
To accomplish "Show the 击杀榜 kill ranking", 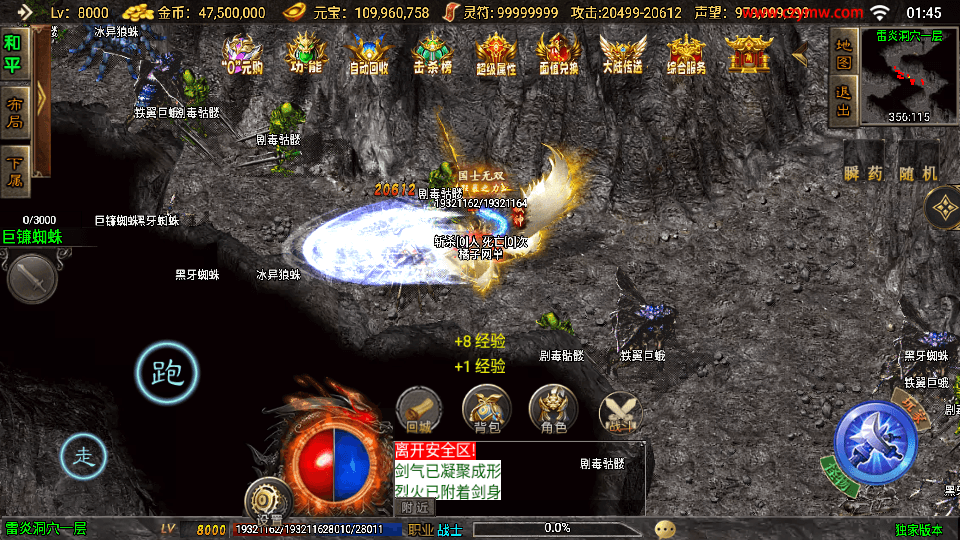I will click(432, 55).
